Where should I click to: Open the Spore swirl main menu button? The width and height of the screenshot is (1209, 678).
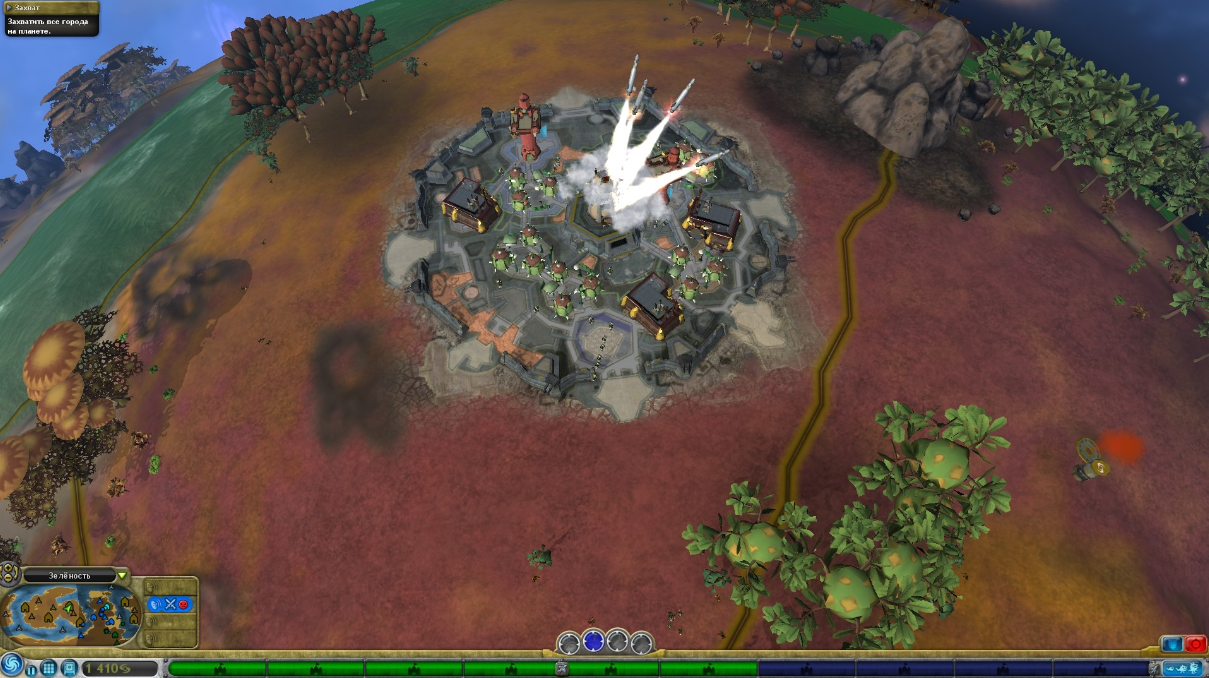tap(12, 666)
